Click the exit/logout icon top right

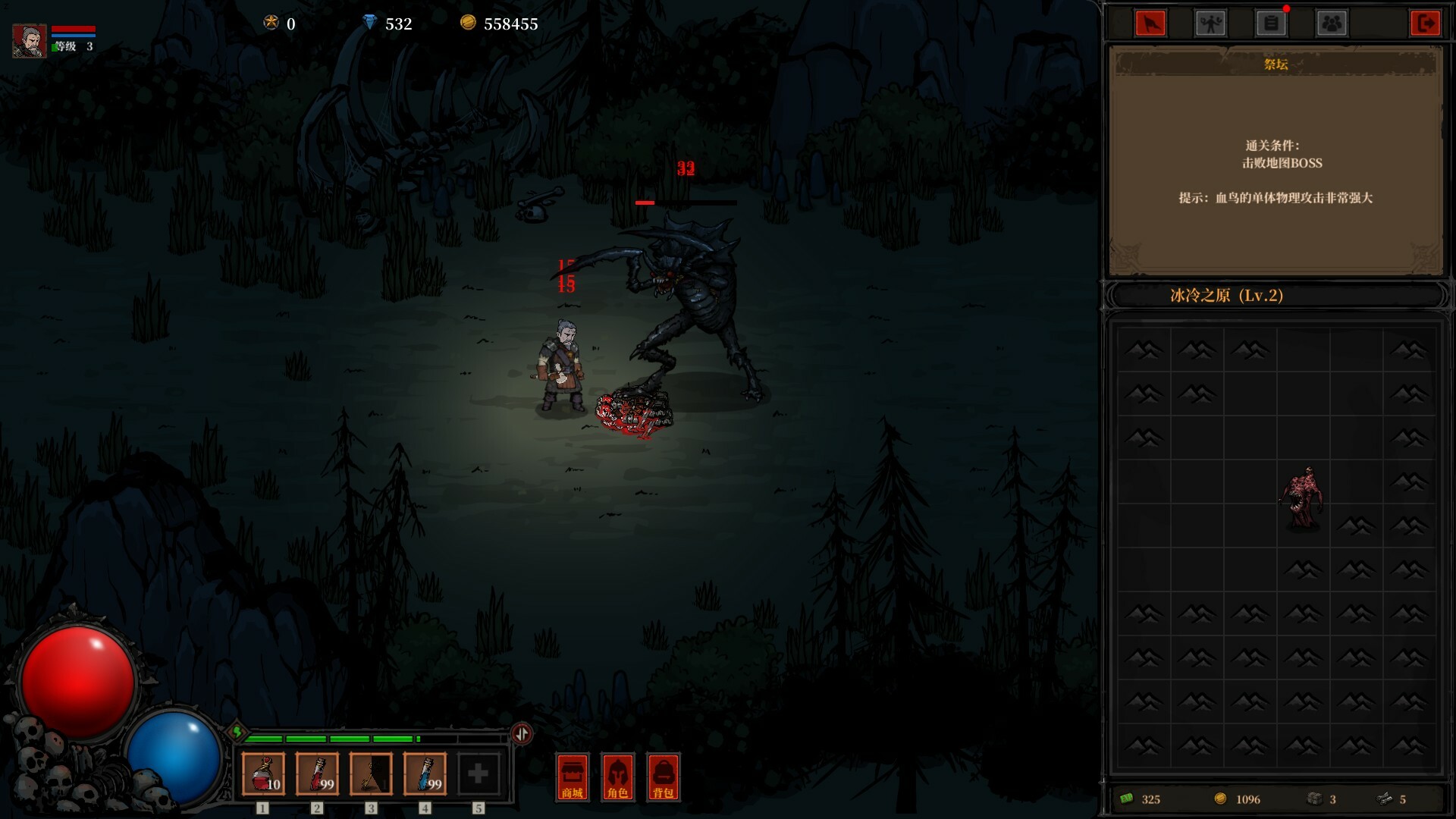click(1426, 23)
